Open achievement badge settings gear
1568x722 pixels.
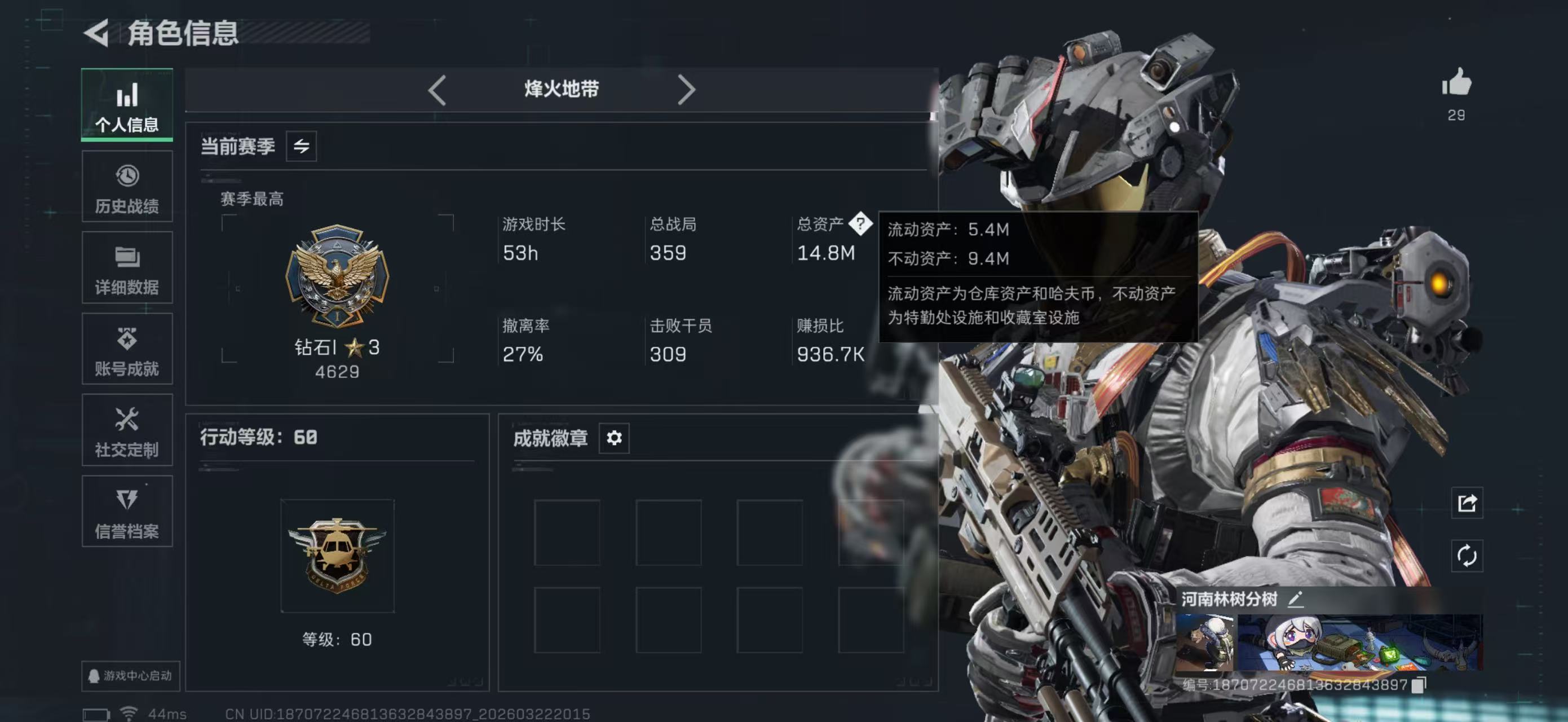pos(613,438)
